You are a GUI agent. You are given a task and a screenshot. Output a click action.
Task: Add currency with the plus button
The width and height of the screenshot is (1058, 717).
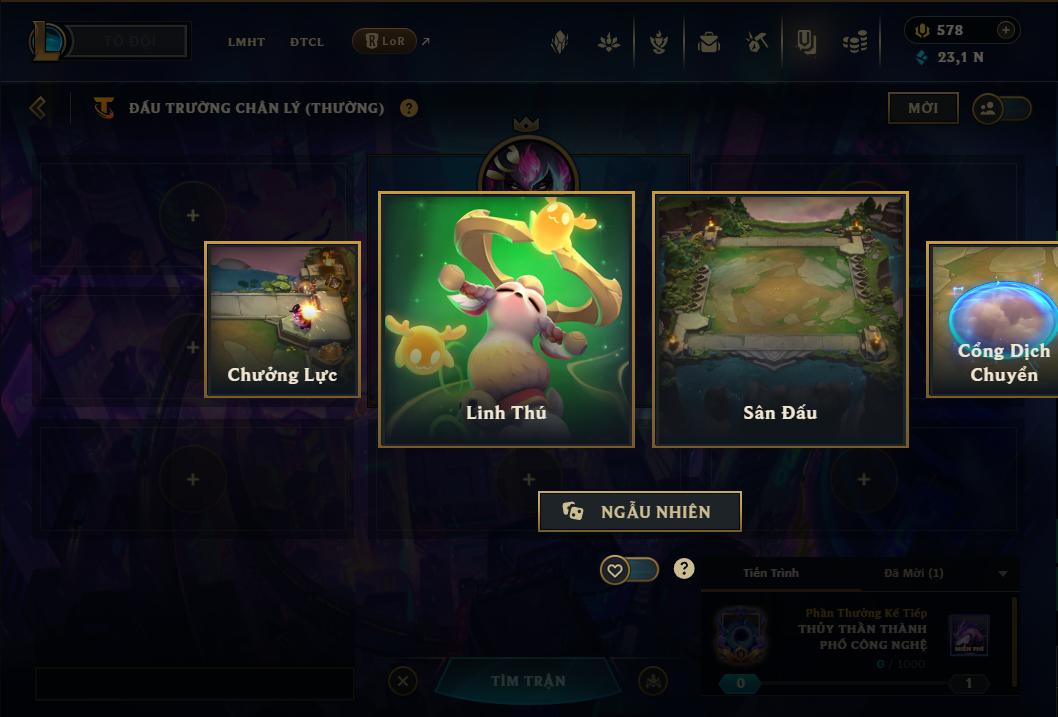1006,31
